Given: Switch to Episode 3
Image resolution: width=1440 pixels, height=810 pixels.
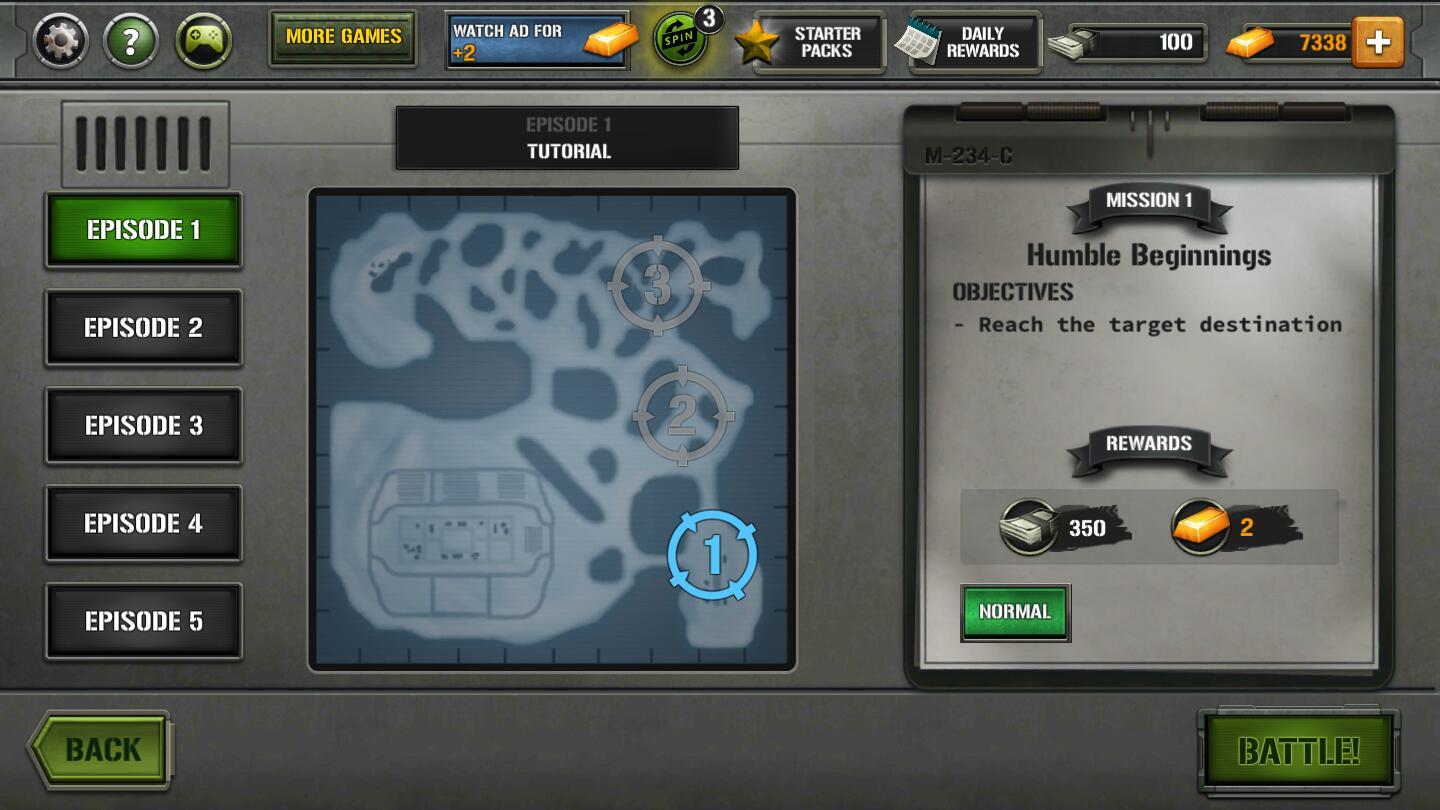Looking at the screenshot, I should point(143,426).
